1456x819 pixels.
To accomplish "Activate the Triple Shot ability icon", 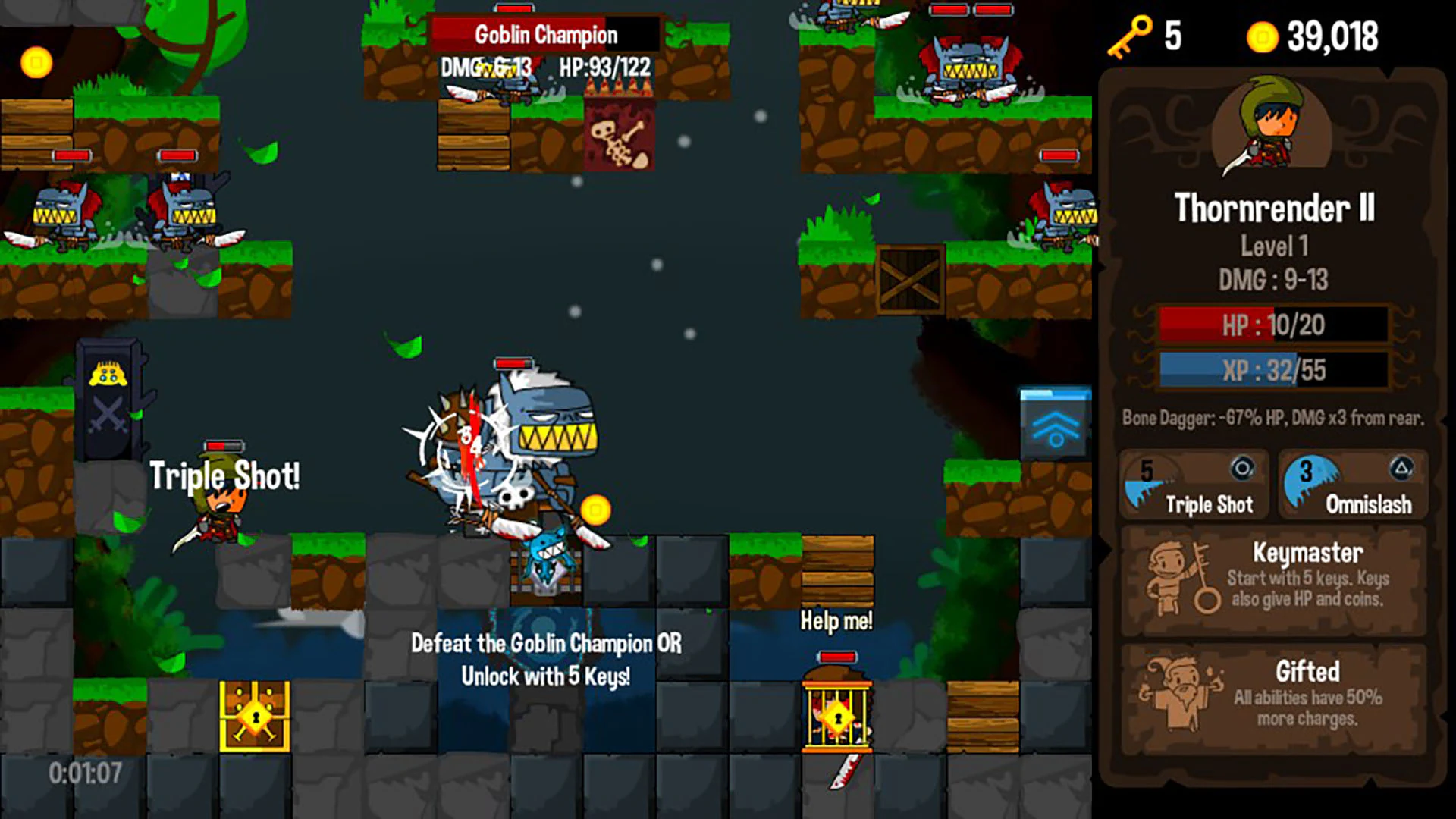I will tap(1194, 485).
